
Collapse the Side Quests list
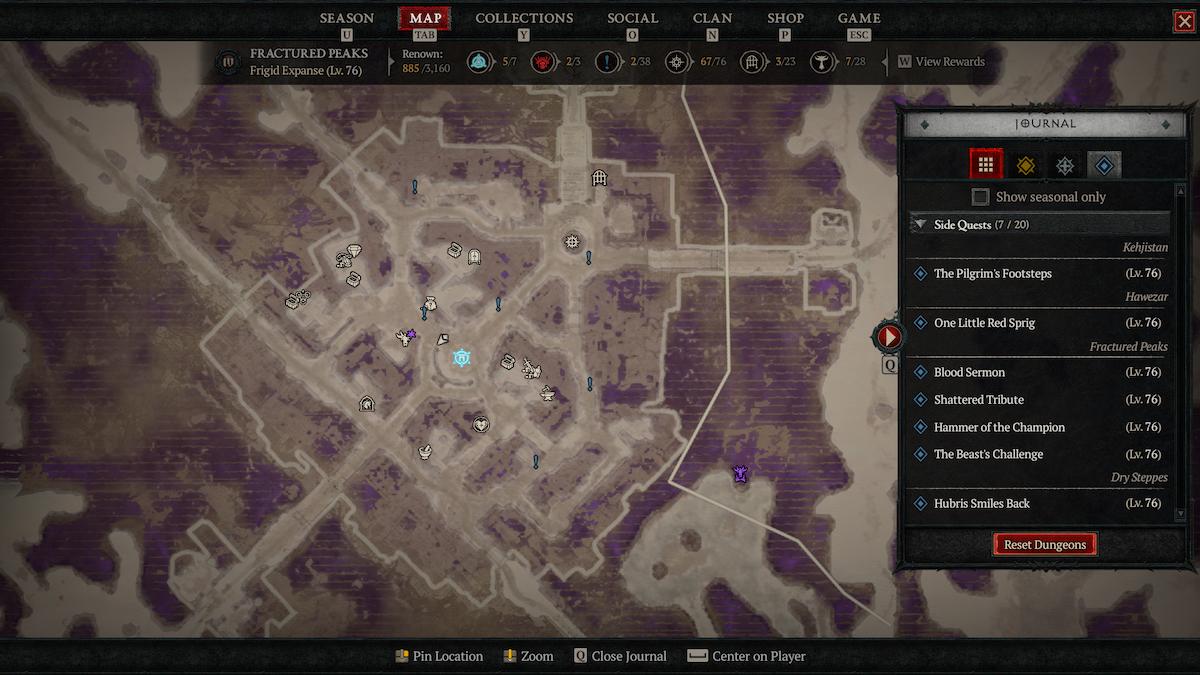pyautogui.click(x=921, y=225)
